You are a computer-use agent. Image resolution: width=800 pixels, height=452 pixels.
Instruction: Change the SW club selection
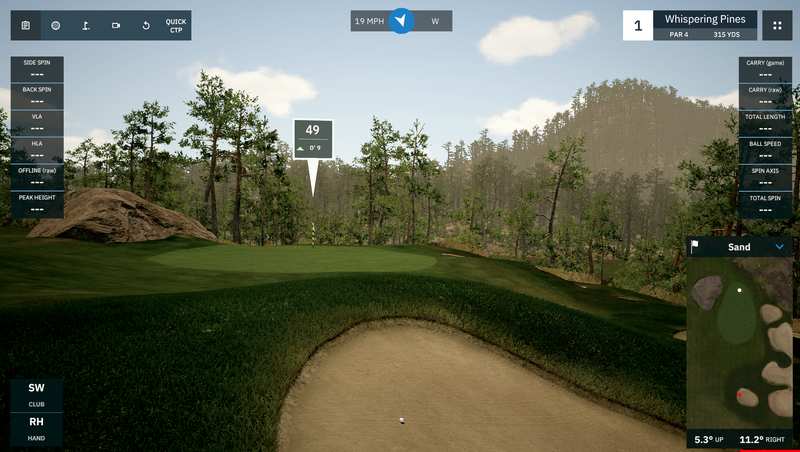(x=36, y=393)
